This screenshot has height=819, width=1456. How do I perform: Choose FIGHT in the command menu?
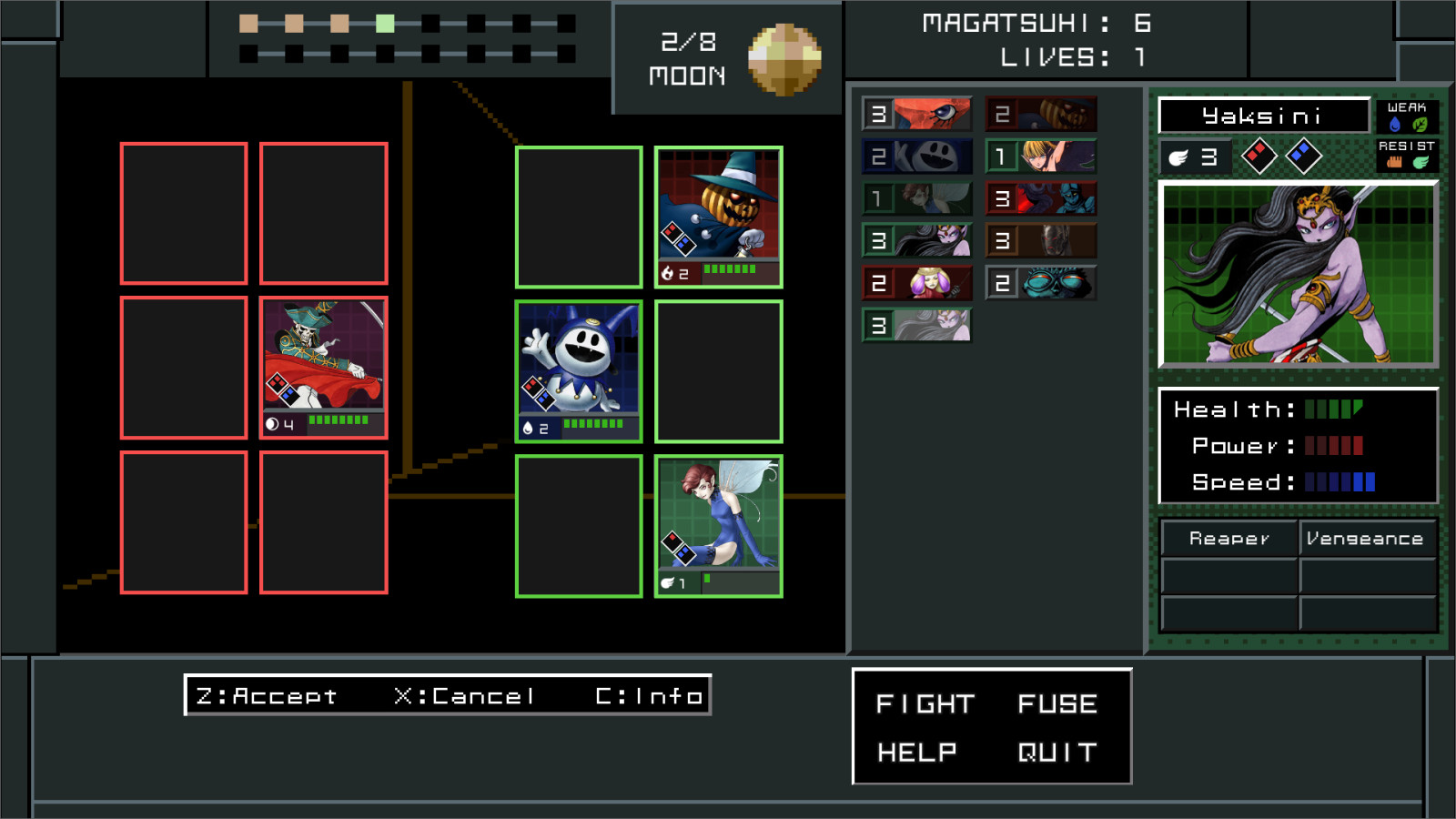click(x=925, y=703)
